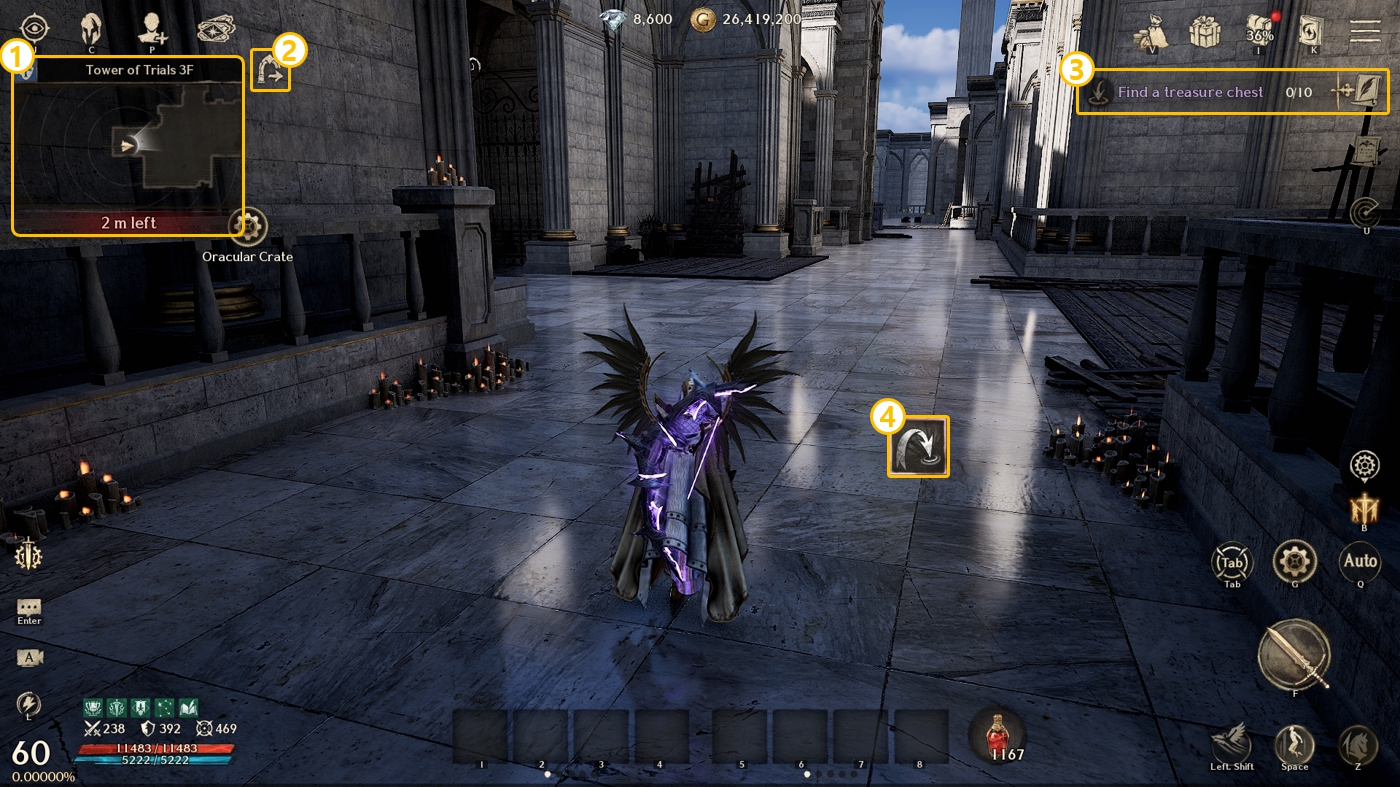Click the exit dungeon arch icon

point(270,72)
